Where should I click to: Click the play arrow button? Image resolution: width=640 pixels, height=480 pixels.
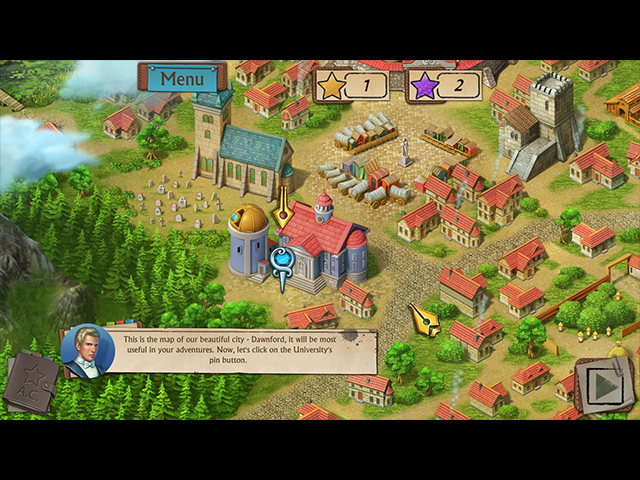602,386
